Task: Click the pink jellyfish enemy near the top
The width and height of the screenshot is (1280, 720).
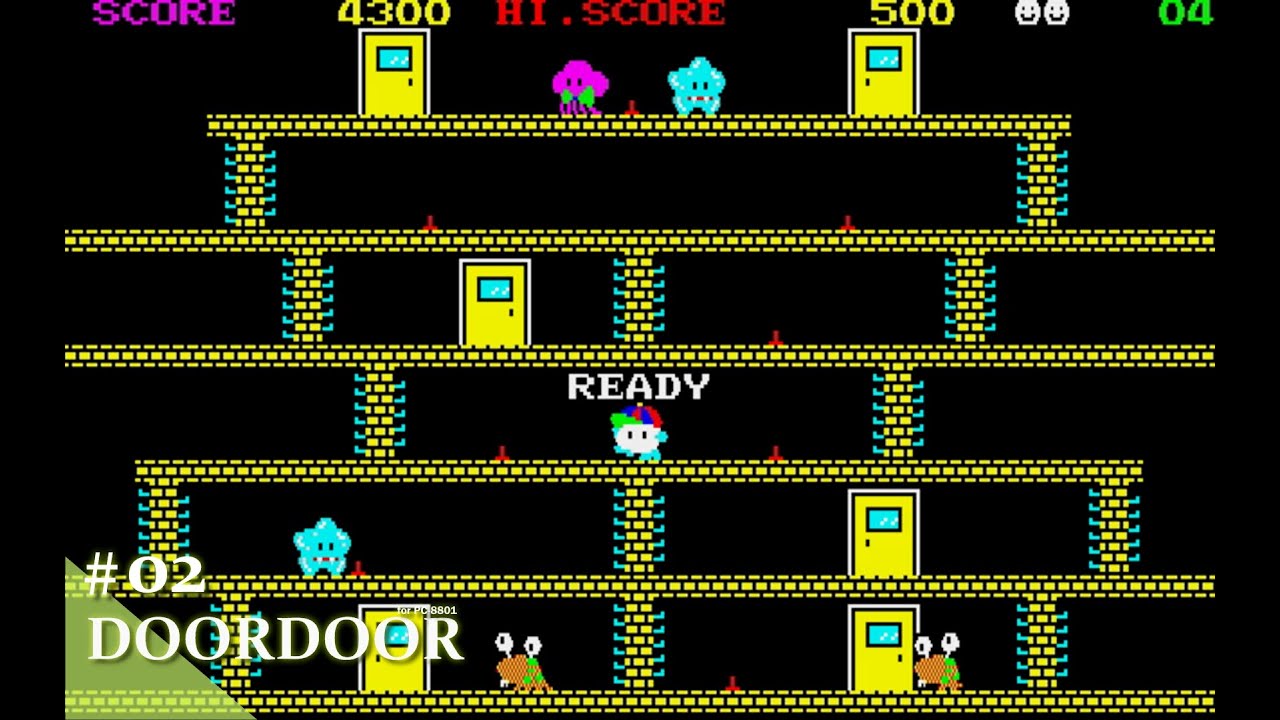Action: pyautogui.click(x=578, y=82)
